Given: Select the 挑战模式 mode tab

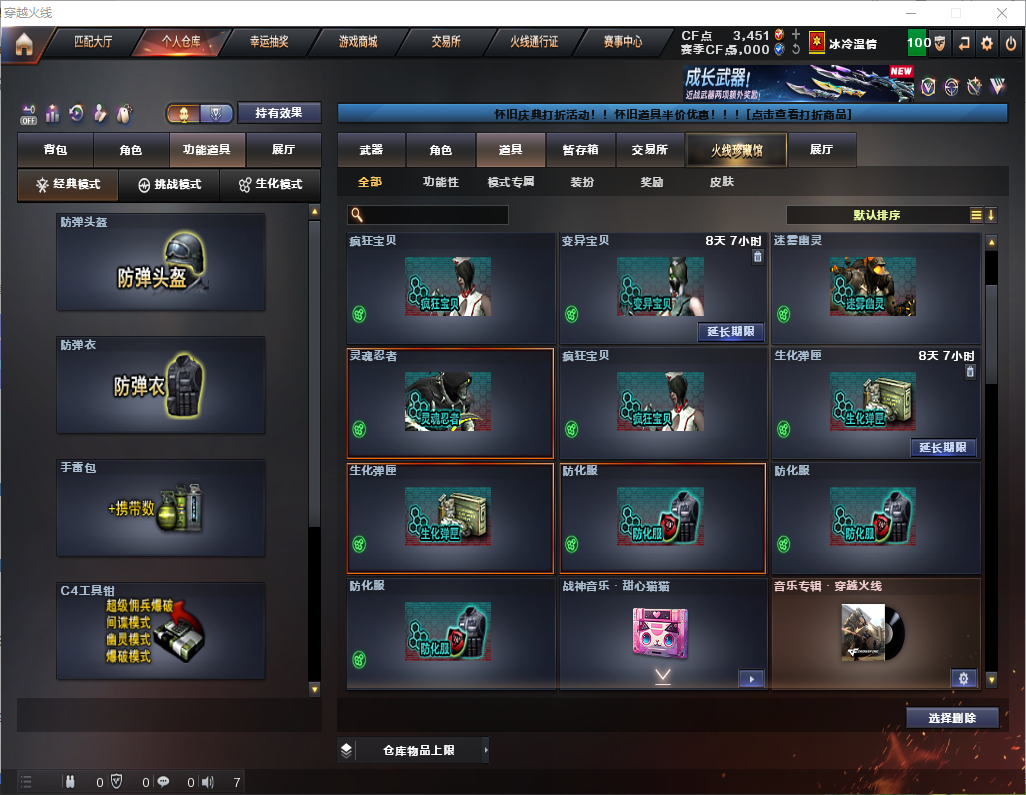Looking at the screenshot, I should (x=169, y=185).
